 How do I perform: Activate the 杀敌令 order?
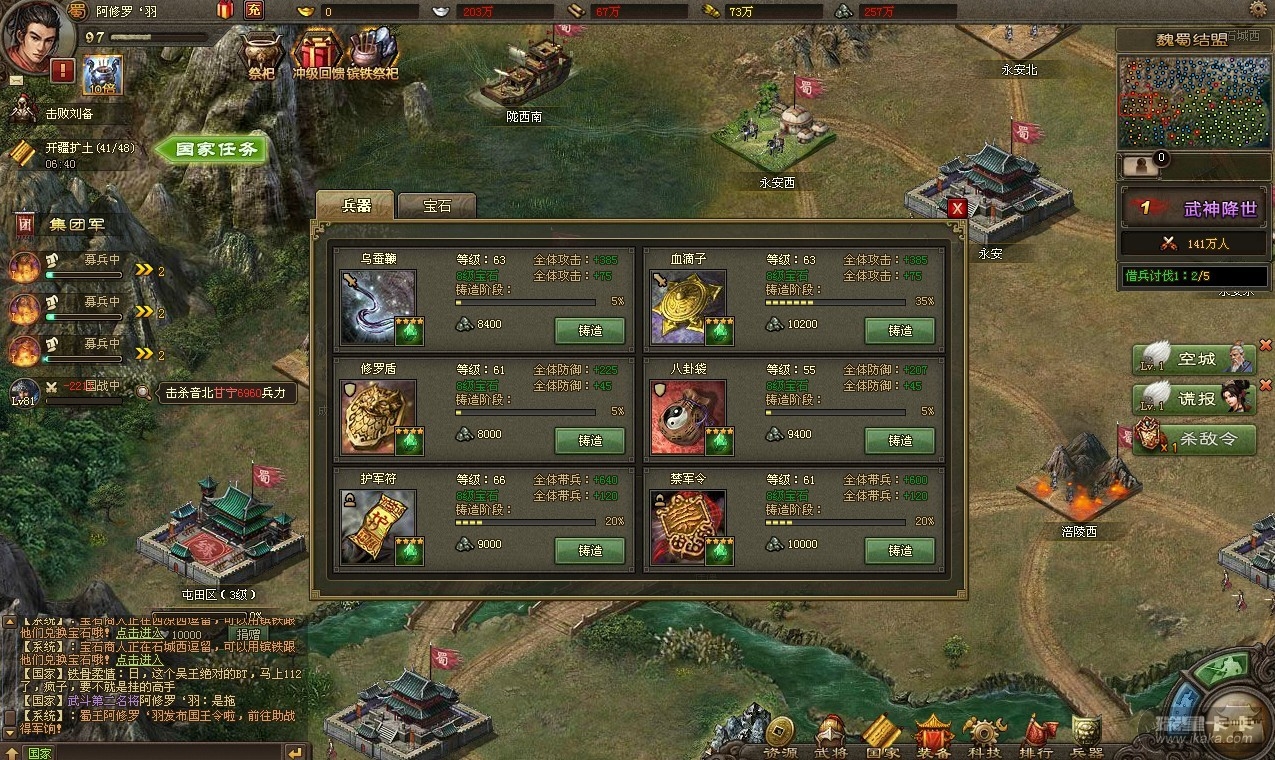point(1193,438)
